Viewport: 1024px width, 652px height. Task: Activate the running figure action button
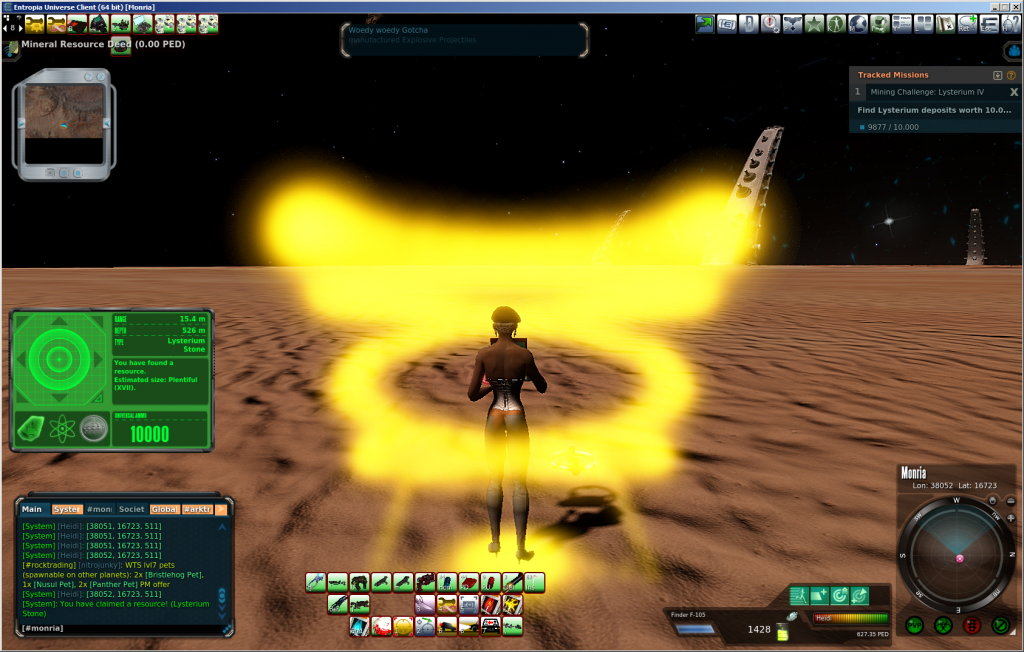click(797, 595)
